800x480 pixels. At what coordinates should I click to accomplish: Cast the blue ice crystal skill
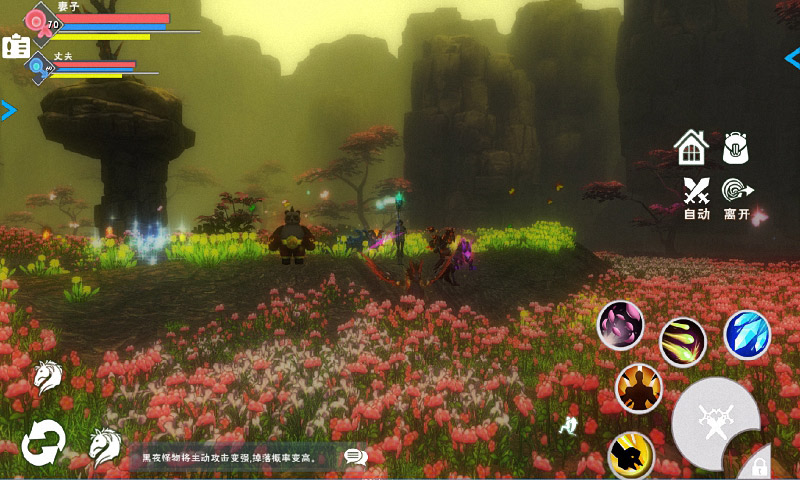[747, 334]
